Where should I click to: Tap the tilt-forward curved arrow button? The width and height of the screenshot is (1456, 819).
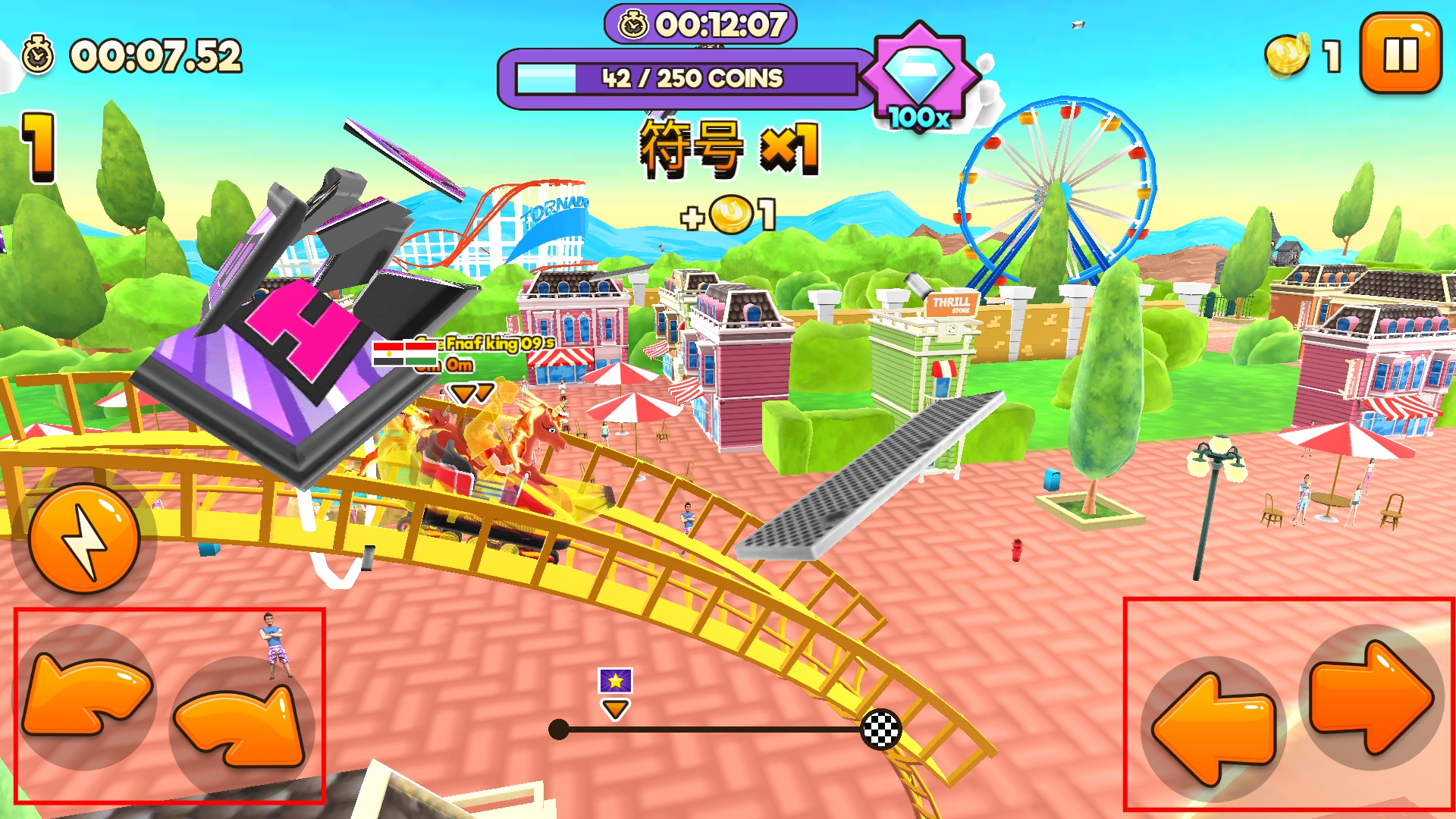[x=241, y=724]
